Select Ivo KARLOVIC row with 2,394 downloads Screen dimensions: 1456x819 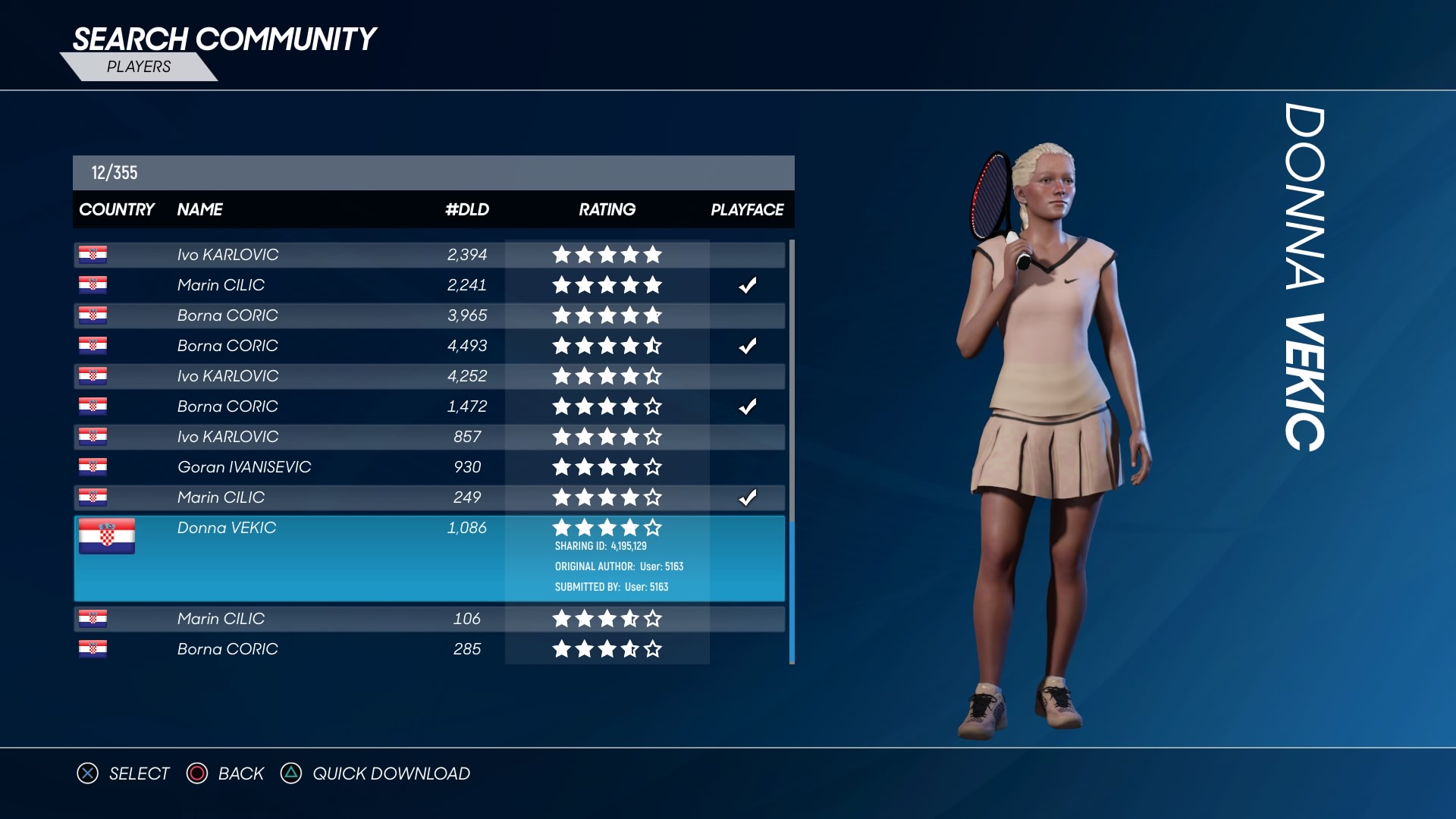click(x=428, y=255)
